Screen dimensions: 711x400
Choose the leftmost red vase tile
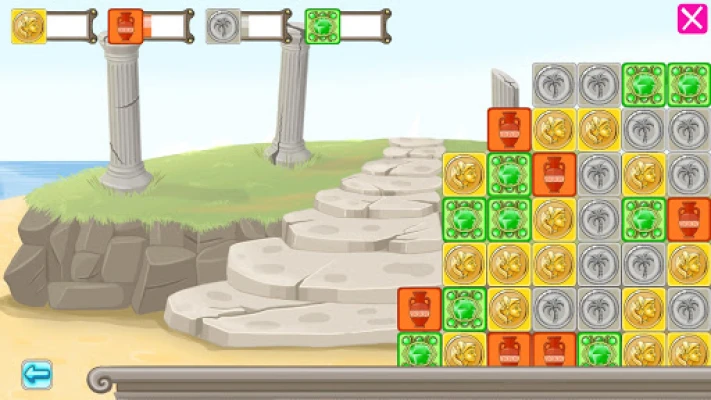[x=419, y=309]
